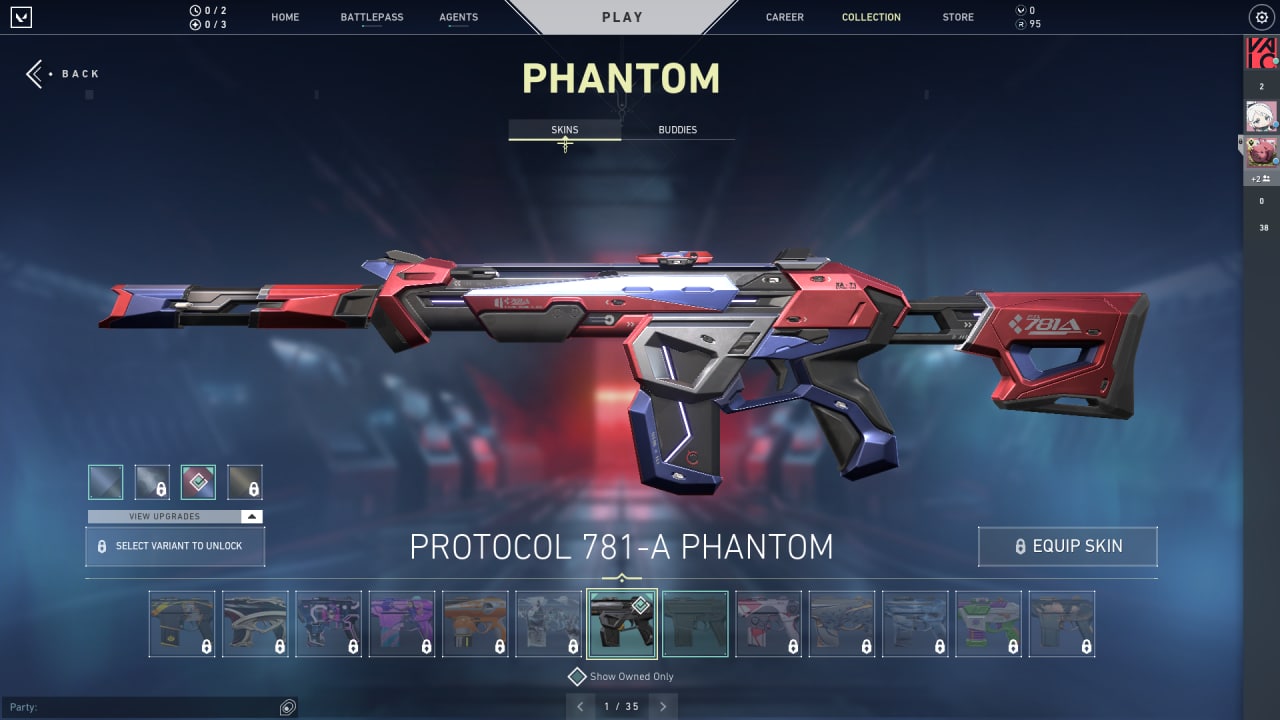
Task: Open the next skins page arrow
Action: coord(663,706)
